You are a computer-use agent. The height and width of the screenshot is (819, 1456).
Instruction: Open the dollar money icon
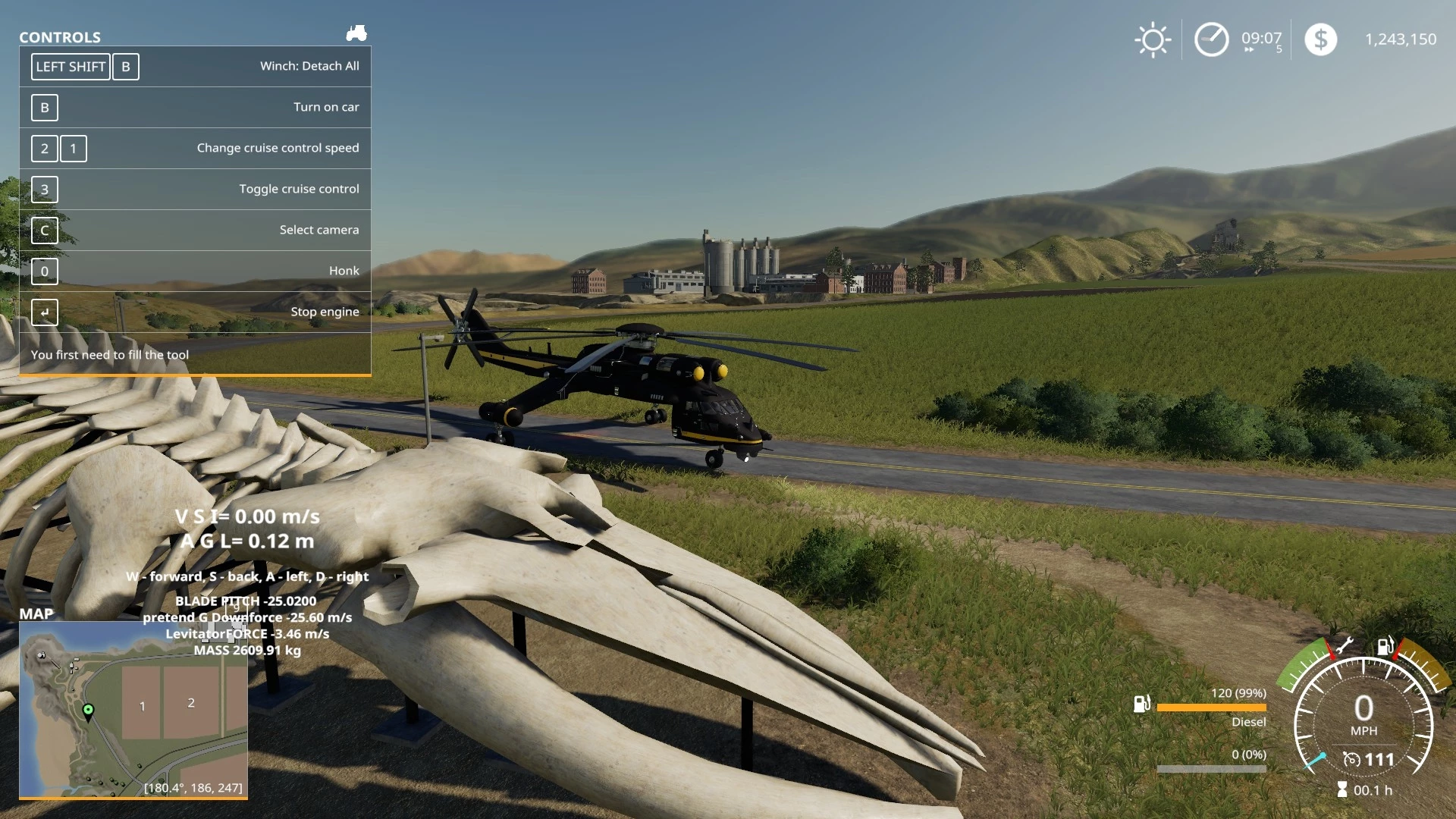coord(1320,39)
